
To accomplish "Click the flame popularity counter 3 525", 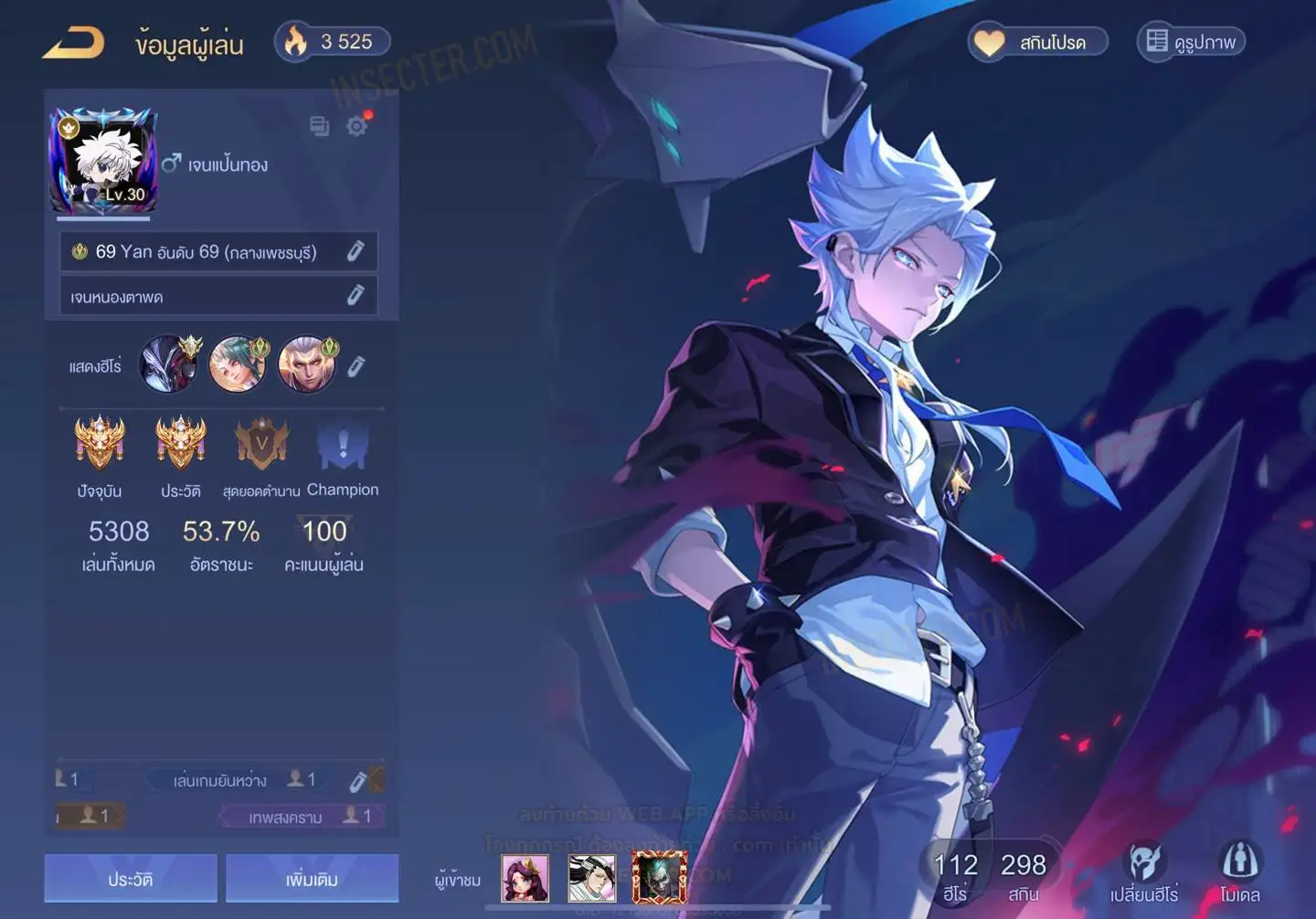I will [333, 42].
